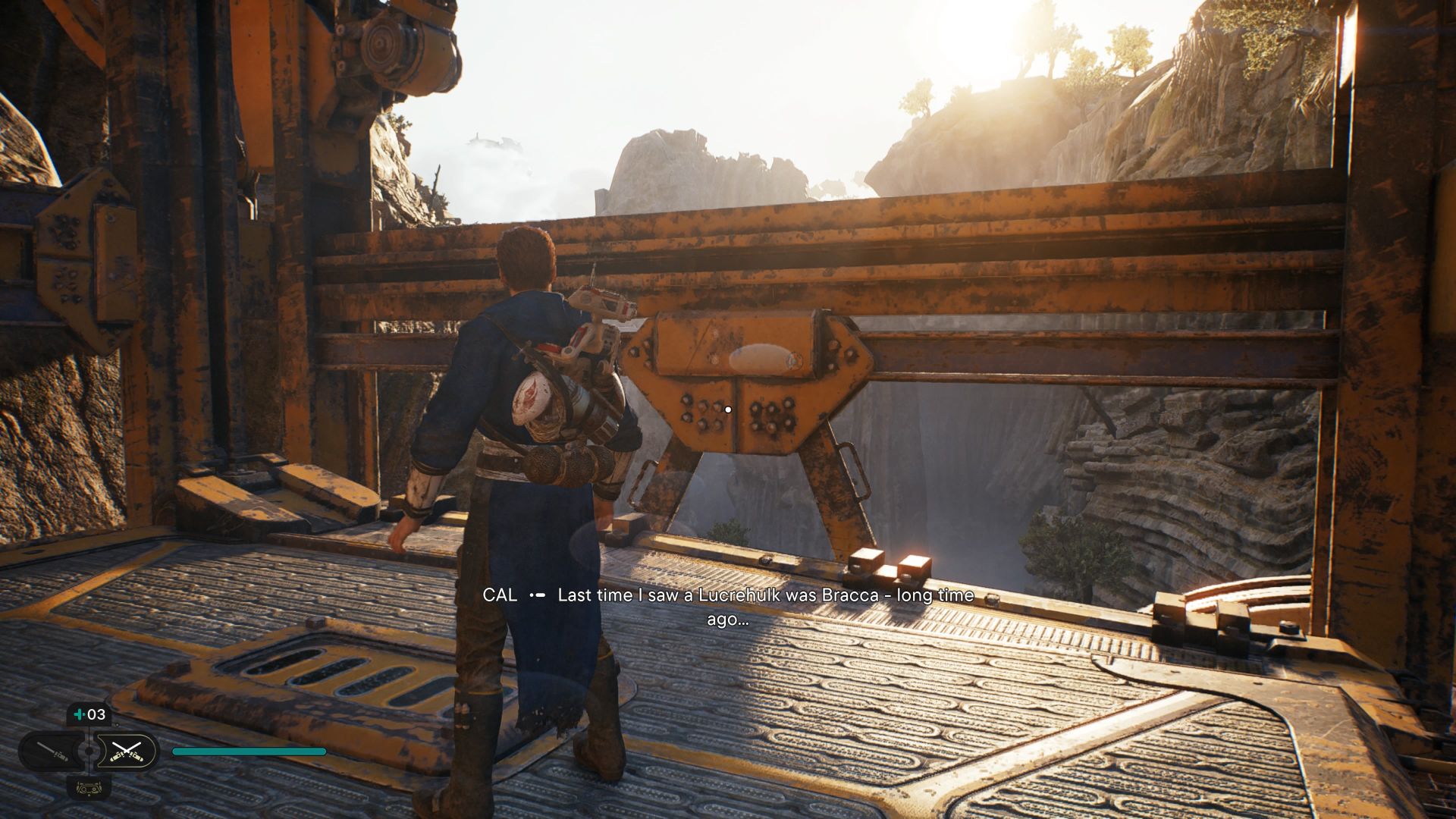
Task: Select the single lightsaber stance icon
Action: point(53,752)
